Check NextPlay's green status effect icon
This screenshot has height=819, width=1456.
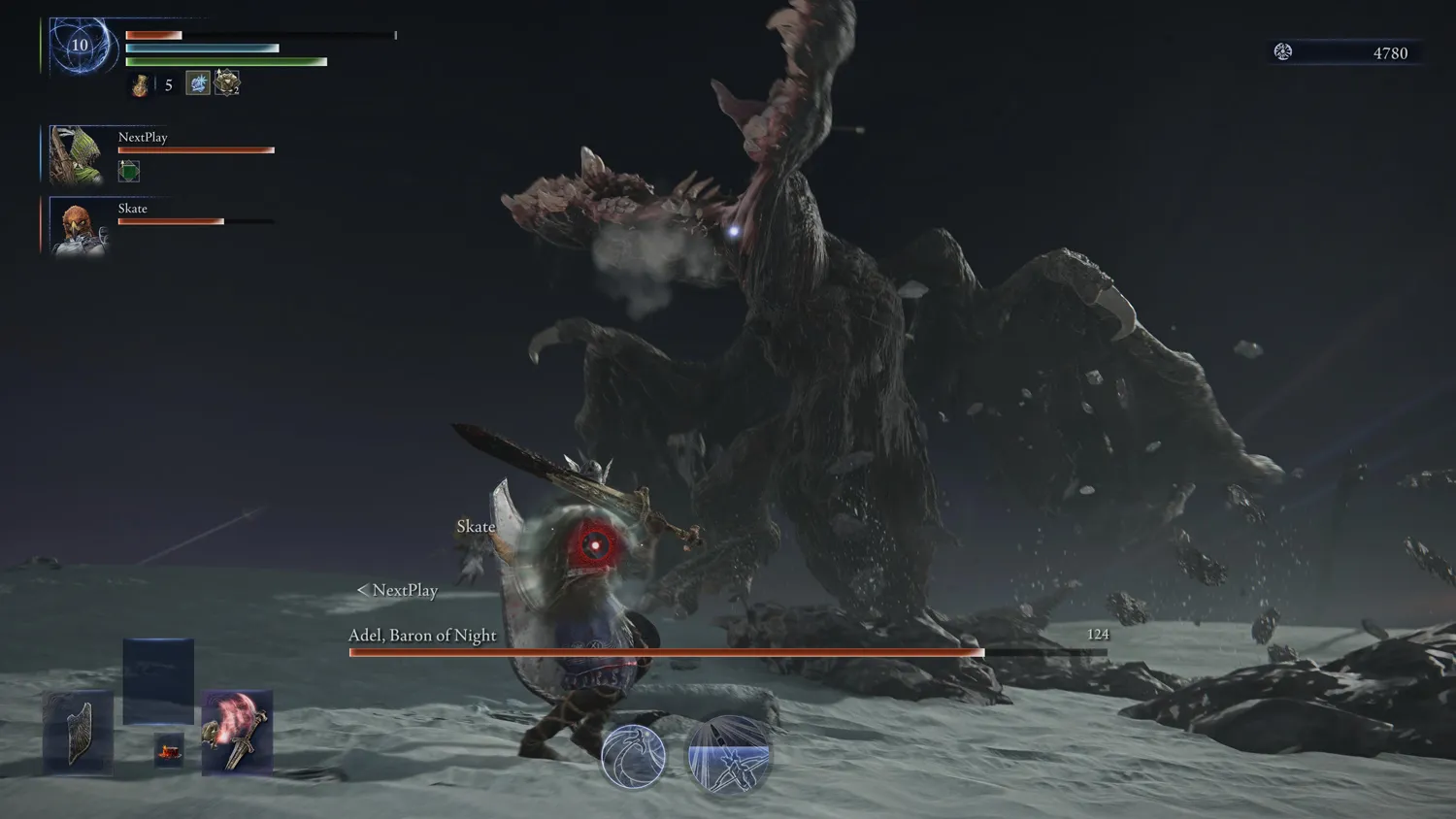point(129,172)
